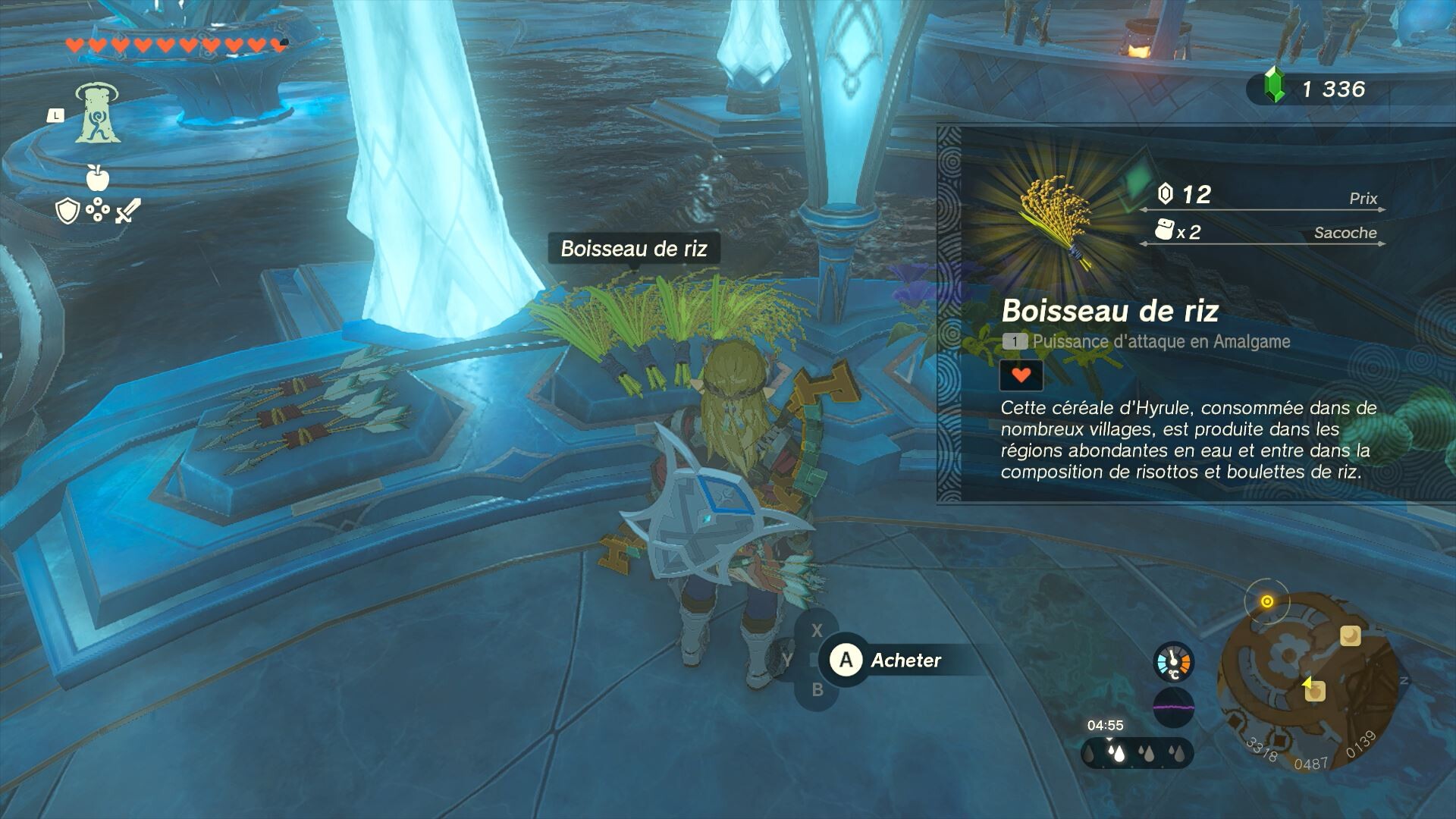Click the yellow objective marker above the minimap
The width and height of the screenshot is (1456, 819).
[1266, 602]
